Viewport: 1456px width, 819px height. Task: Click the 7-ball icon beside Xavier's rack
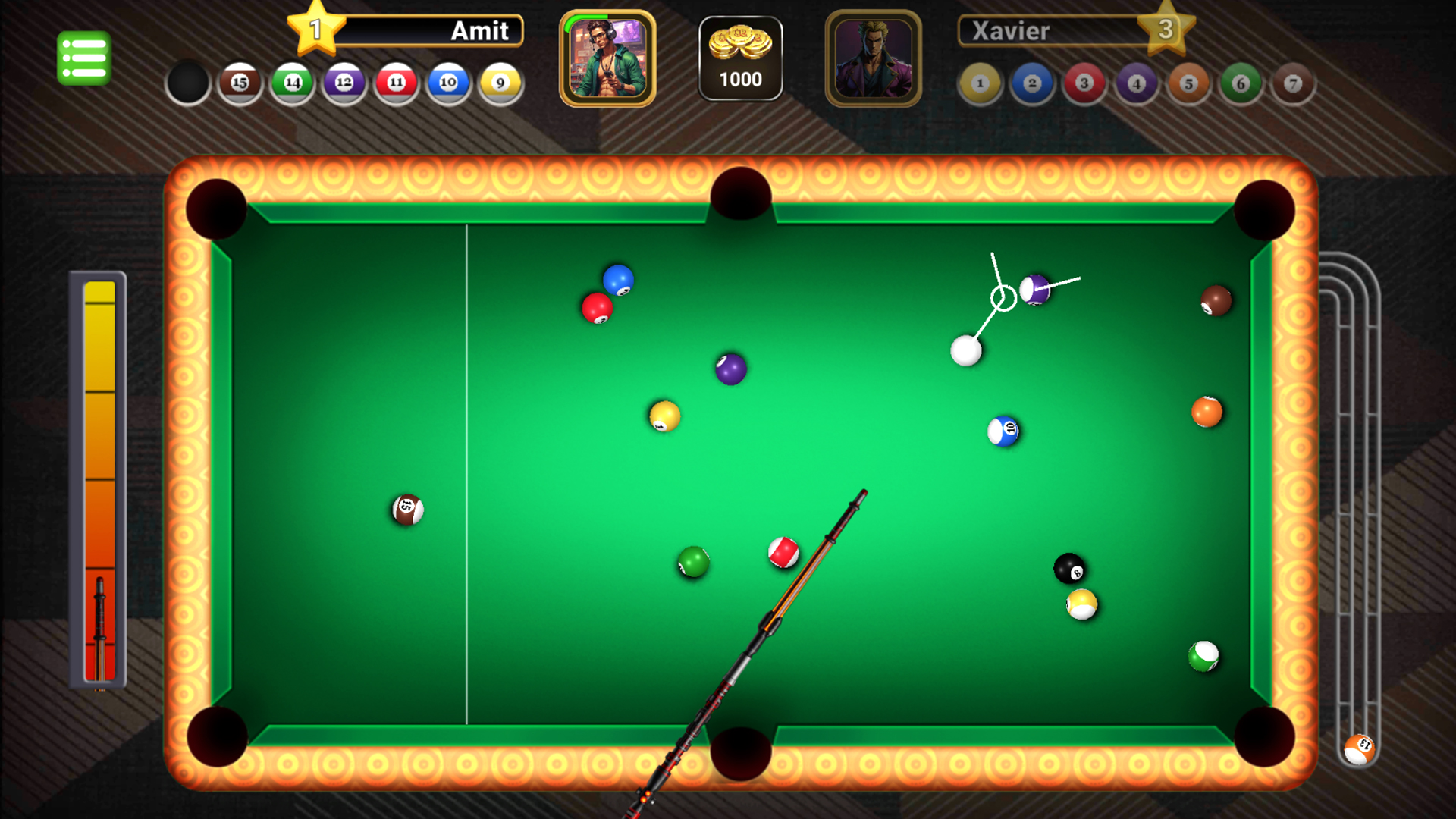(x=1293, y=83)
